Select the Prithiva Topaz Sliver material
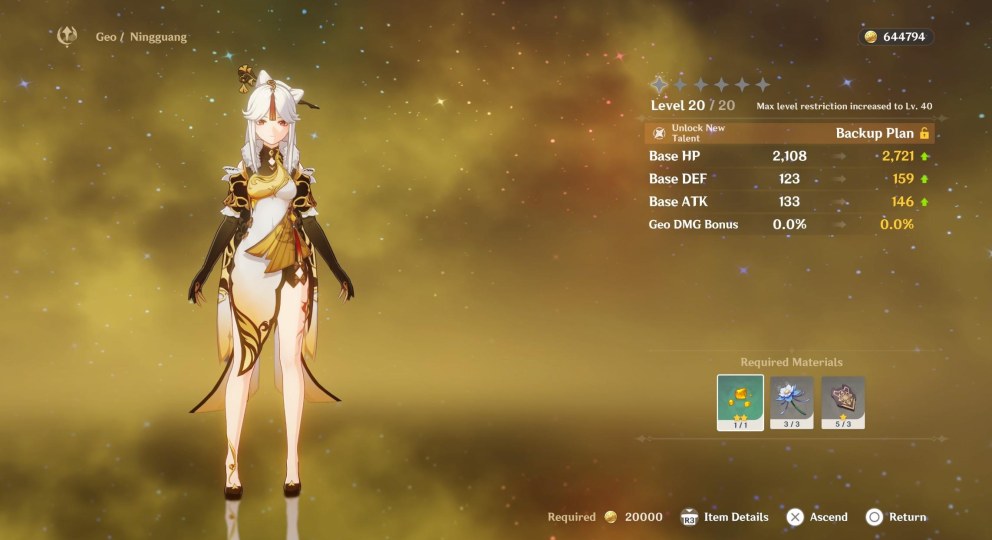 [740, 402]
